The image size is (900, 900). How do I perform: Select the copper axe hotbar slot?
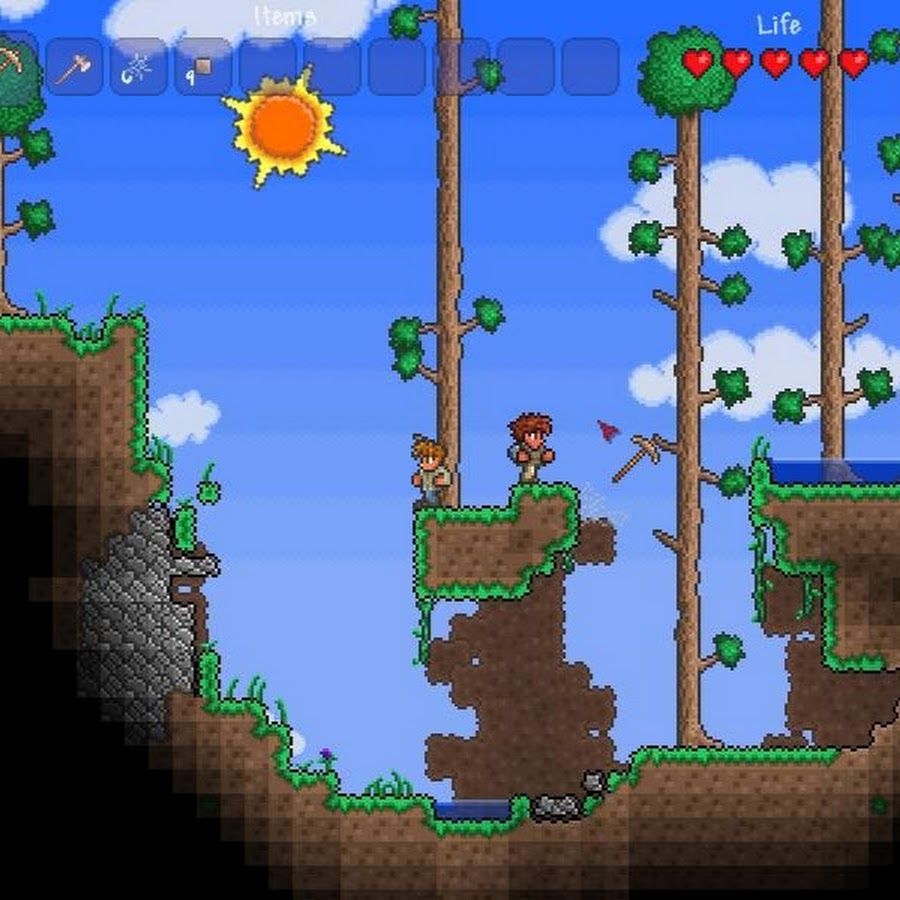74,67
